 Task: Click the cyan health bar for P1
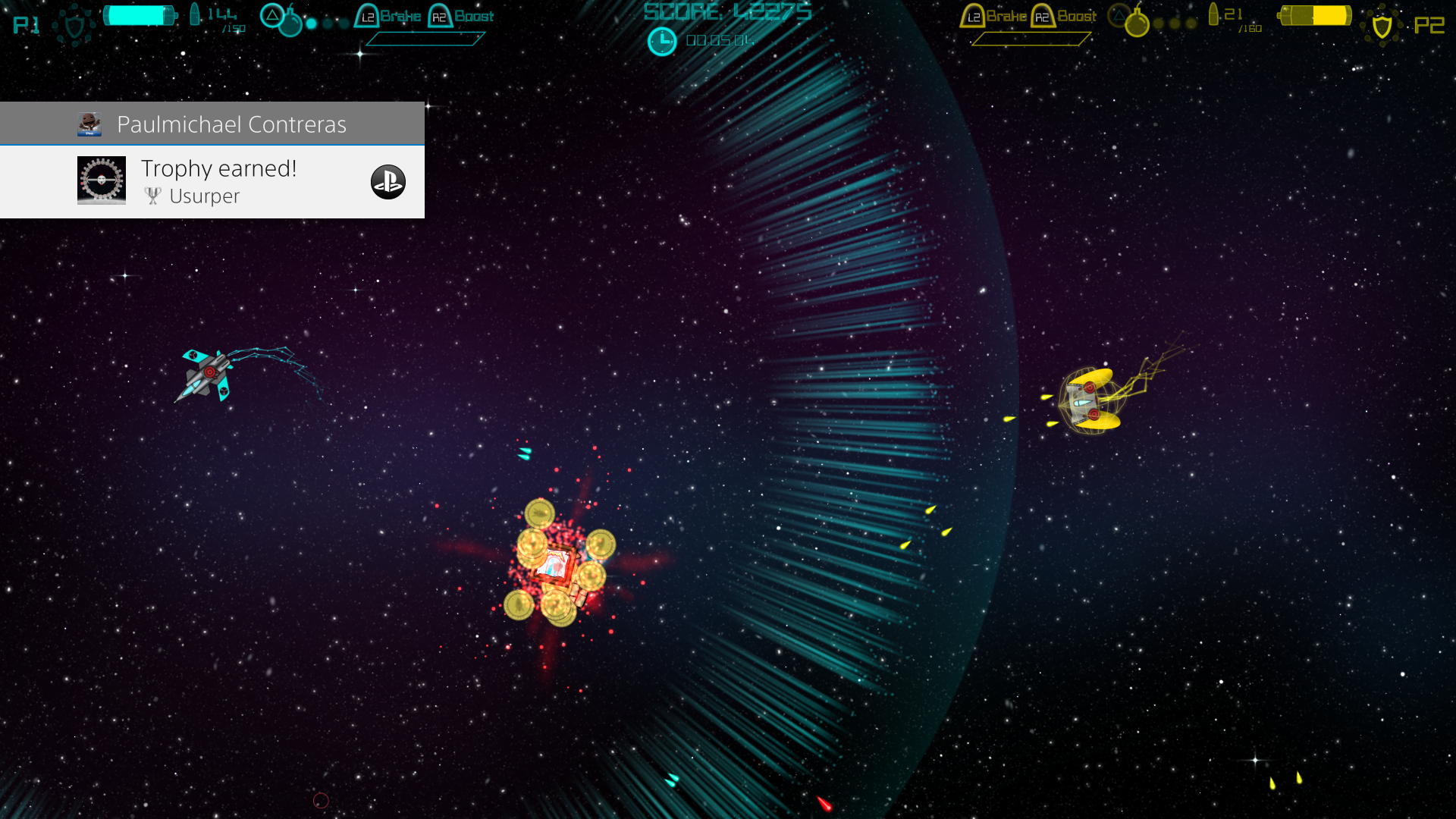point(140,14)
